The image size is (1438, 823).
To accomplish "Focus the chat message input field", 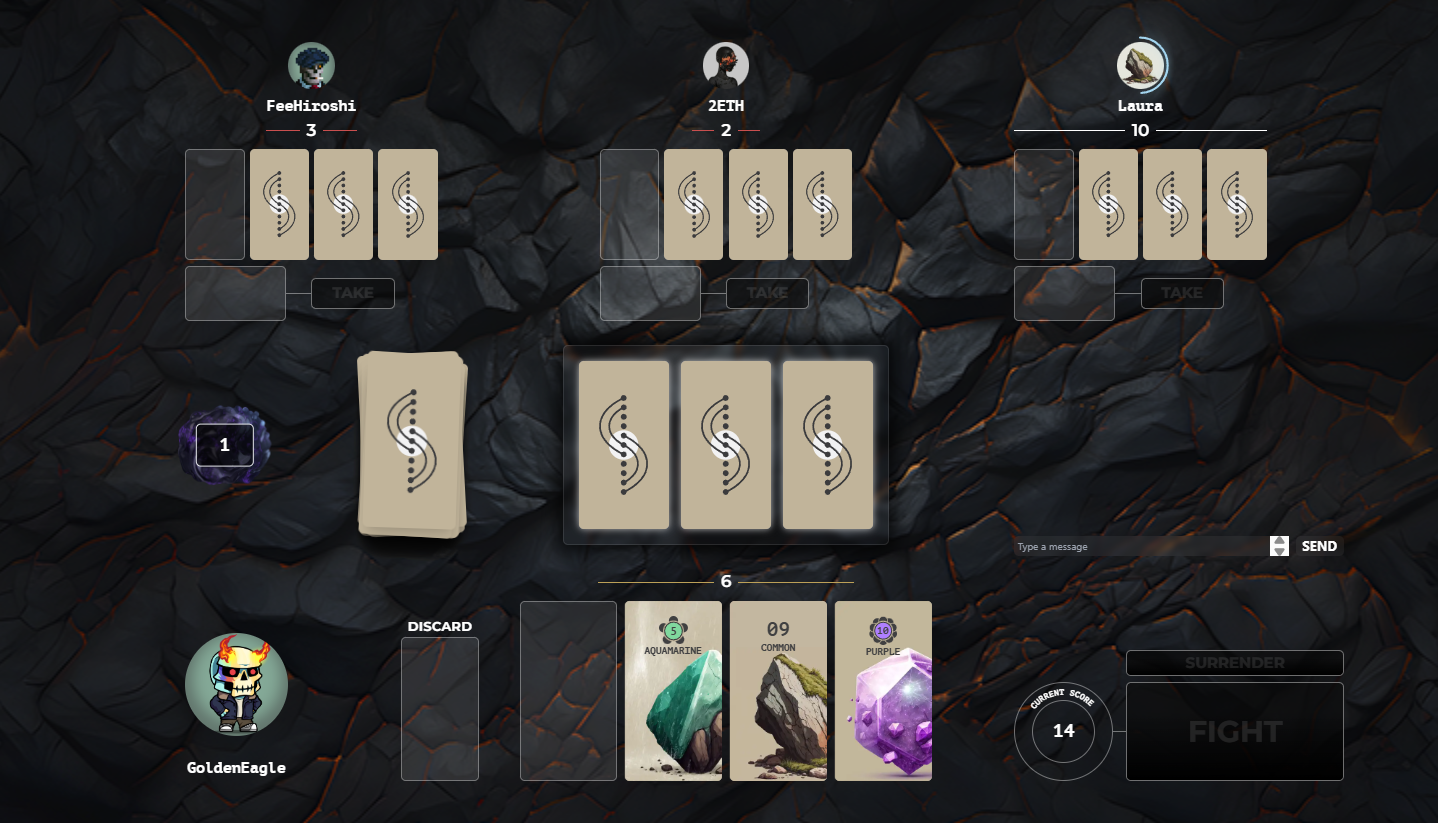I will point(1140,547).
